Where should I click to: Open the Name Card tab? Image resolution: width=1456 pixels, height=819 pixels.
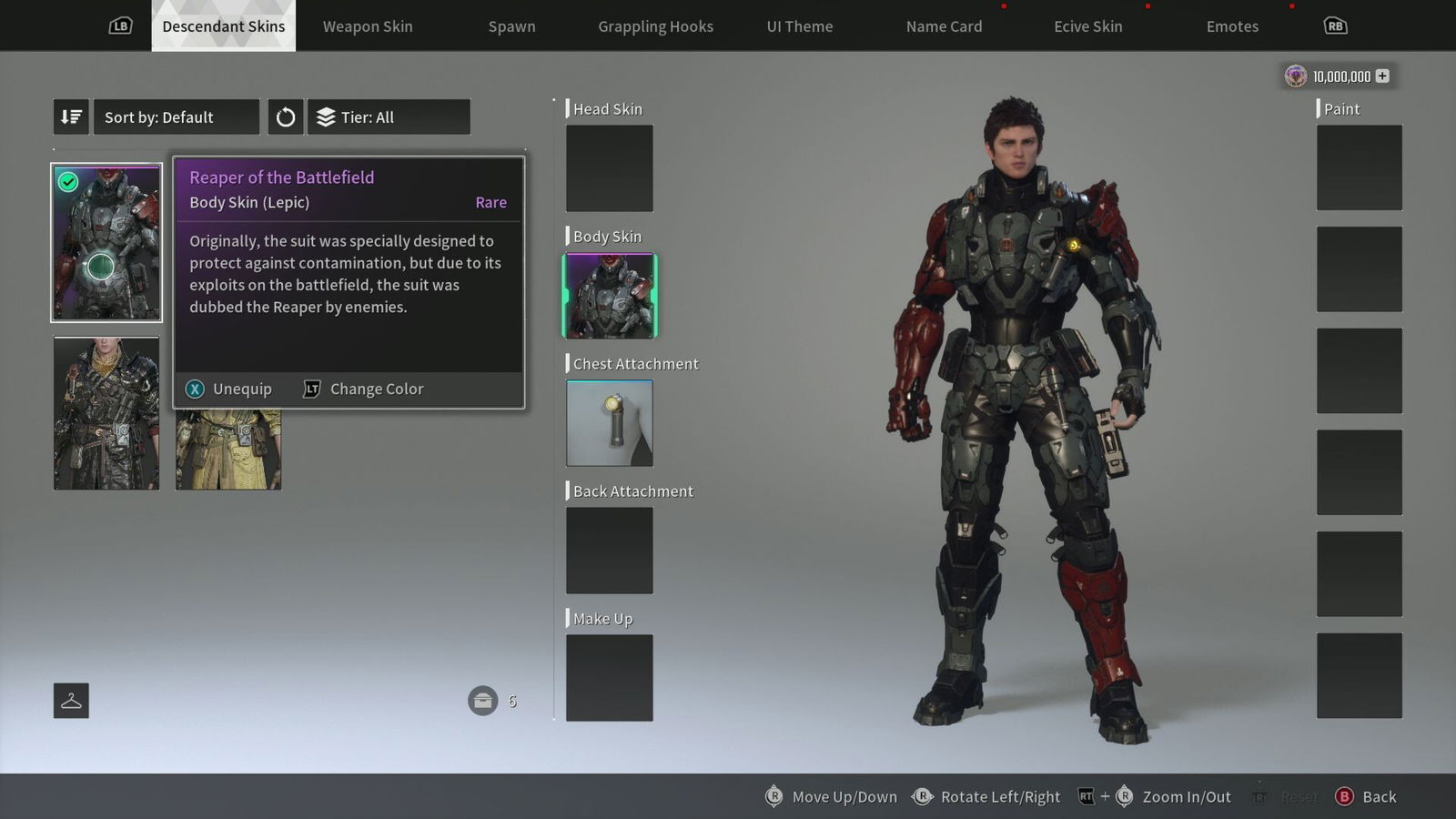944,26
